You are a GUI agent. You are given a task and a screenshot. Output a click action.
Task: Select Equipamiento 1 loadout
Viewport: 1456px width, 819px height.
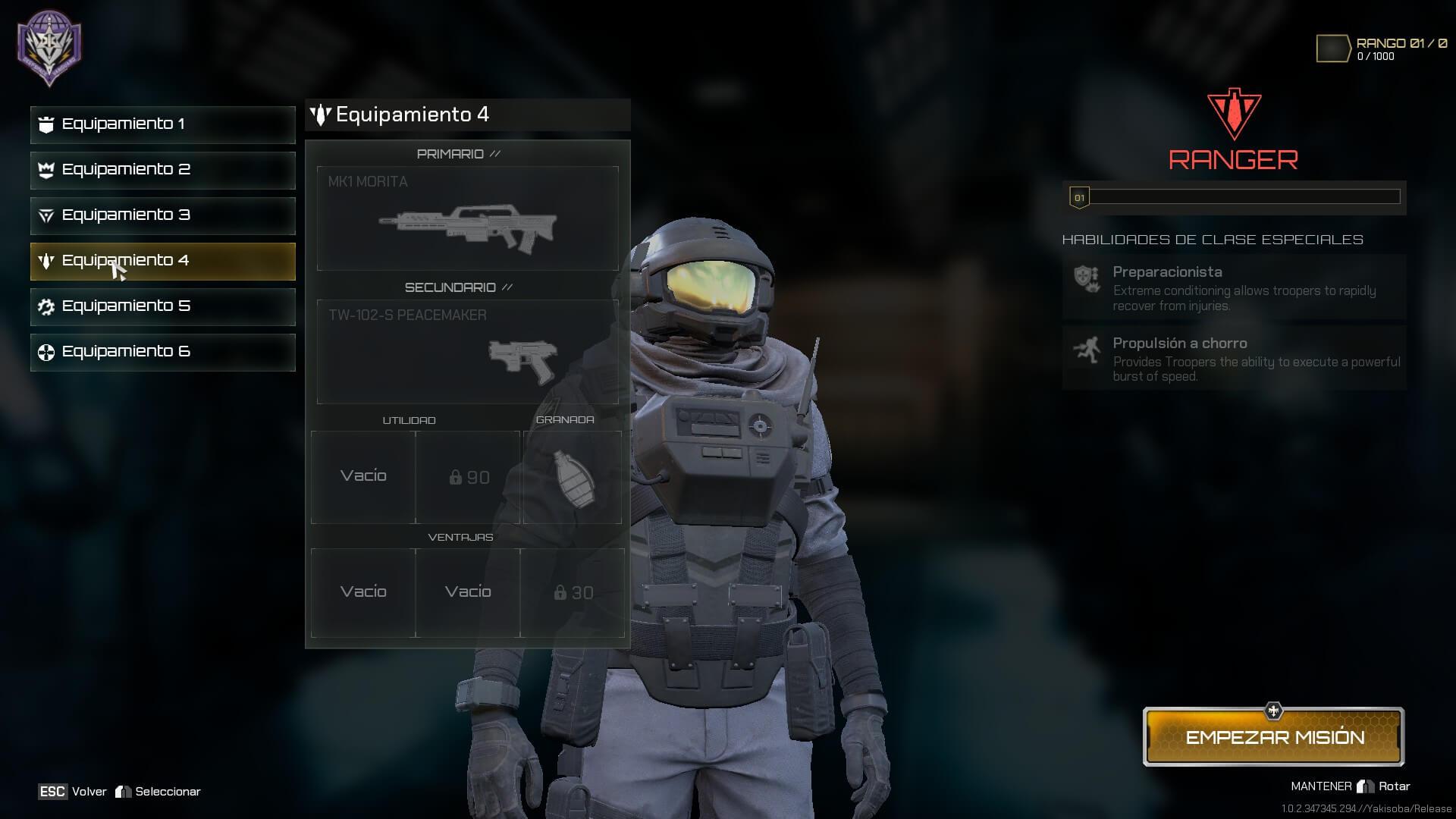coord(162,124)
